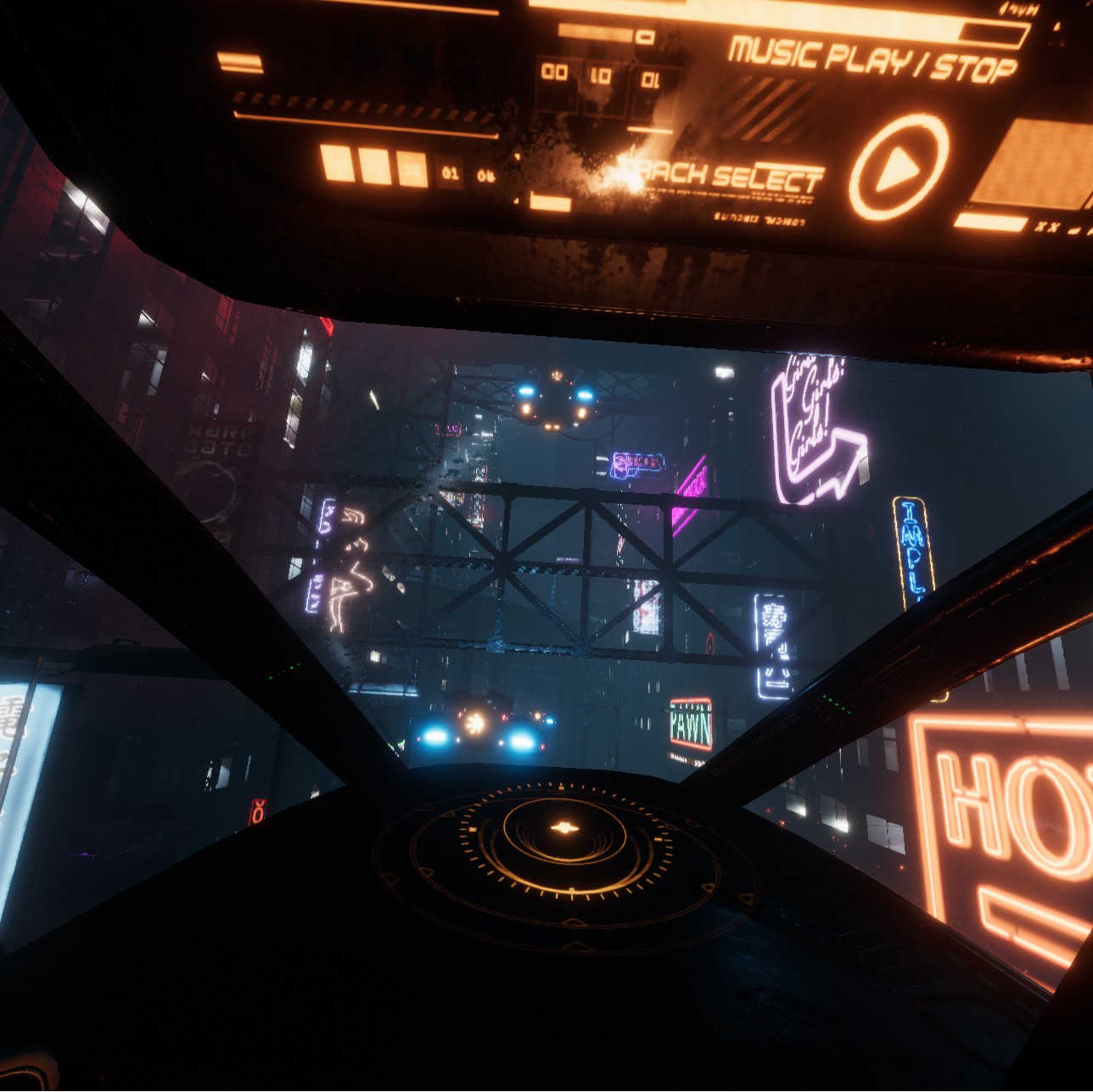Viewport: 1093px width, 1092px height.
Task: Toggle the first orange segment indicator block
Action: [x=337, y=162]
